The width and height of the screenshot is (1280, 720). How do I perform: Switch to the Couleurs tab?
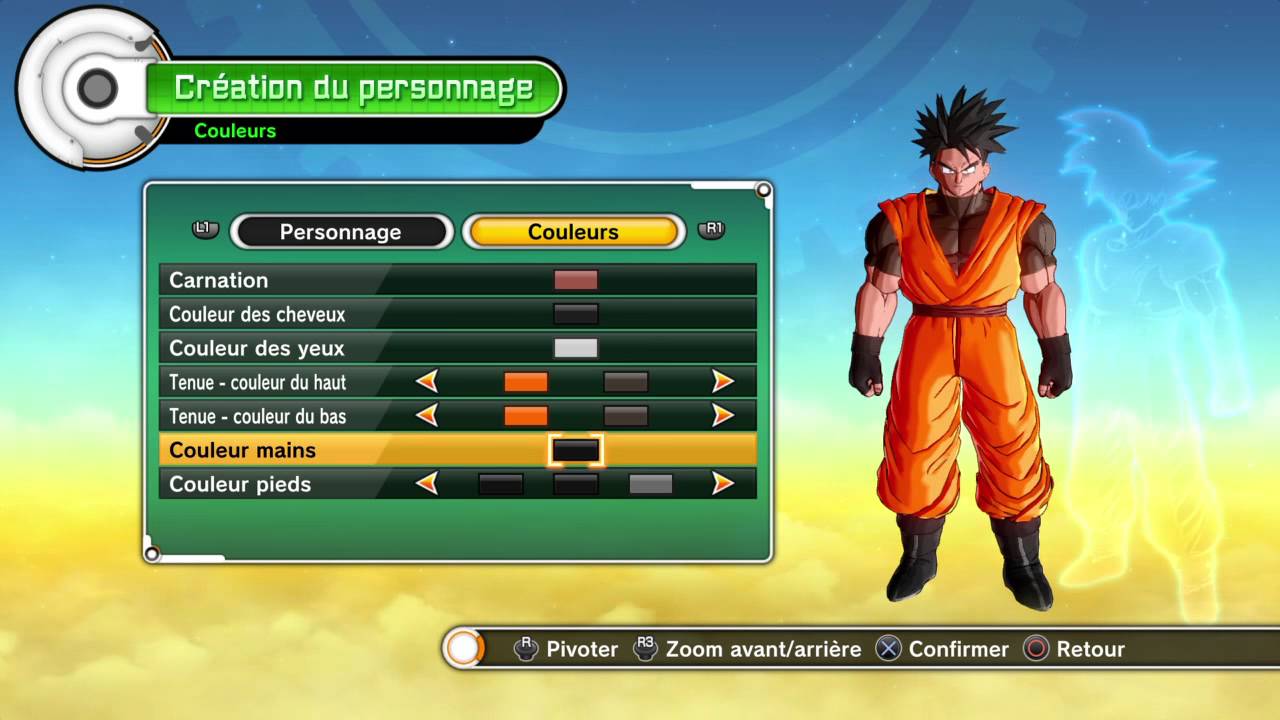coord(573,231)
